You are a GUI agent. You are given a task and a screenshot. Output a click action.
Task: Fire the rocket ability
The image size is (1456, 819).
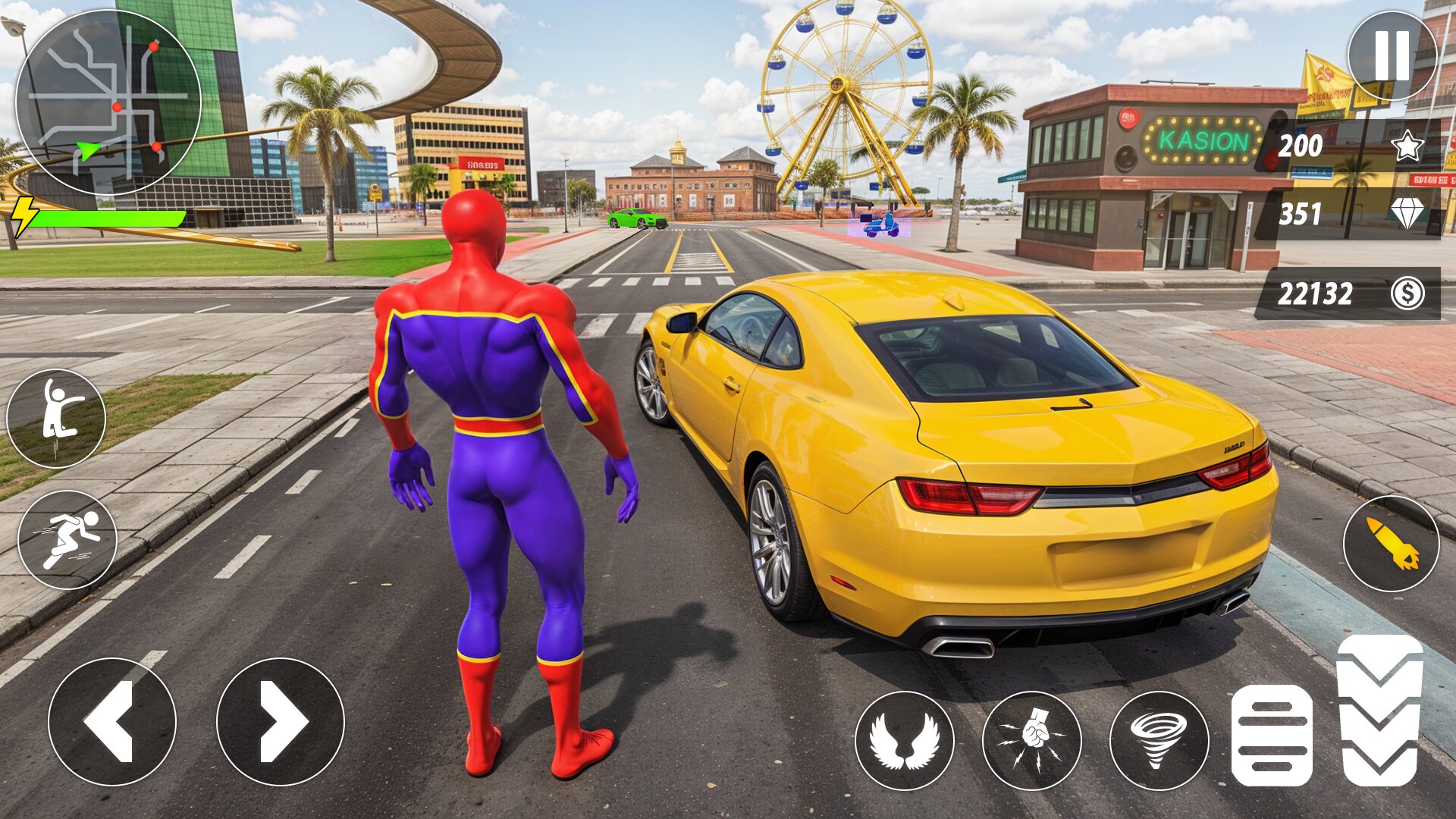pyautogui.click(x=1391, y=543)
